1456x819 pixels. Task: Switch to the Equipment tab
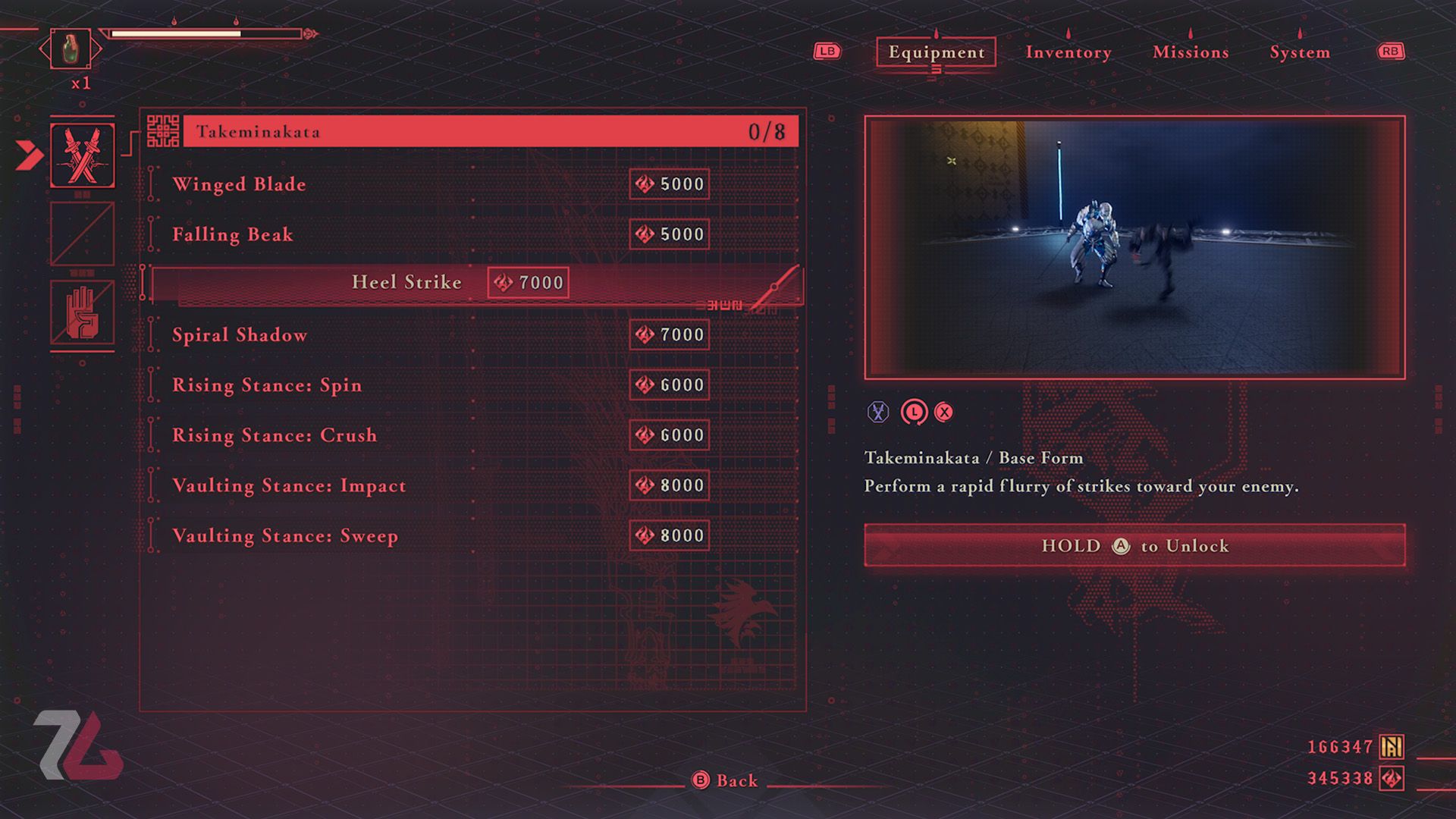[x=936, y=52]
